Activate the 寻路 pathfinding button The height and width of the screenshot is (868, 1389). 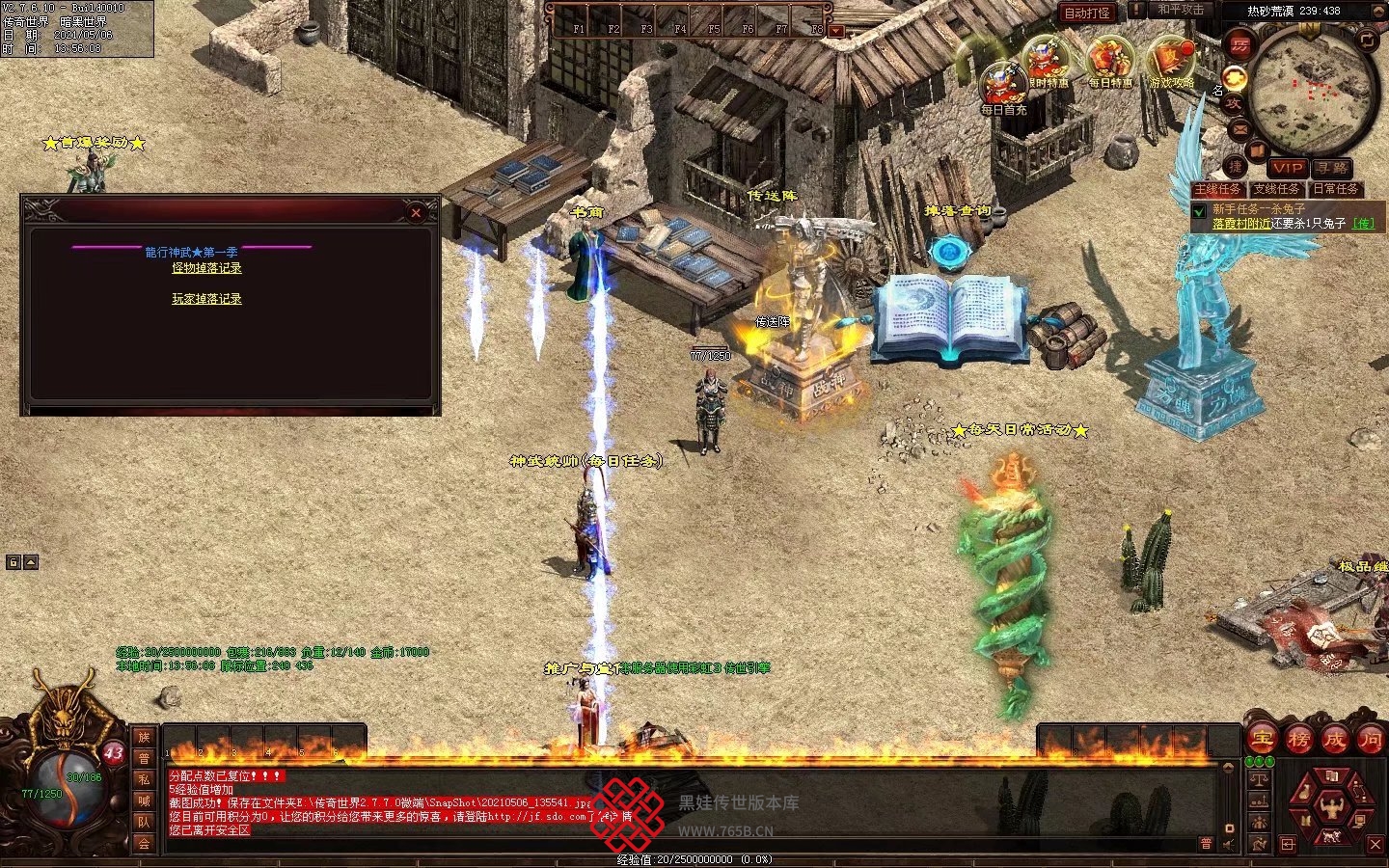click(x=1332, y=168)
